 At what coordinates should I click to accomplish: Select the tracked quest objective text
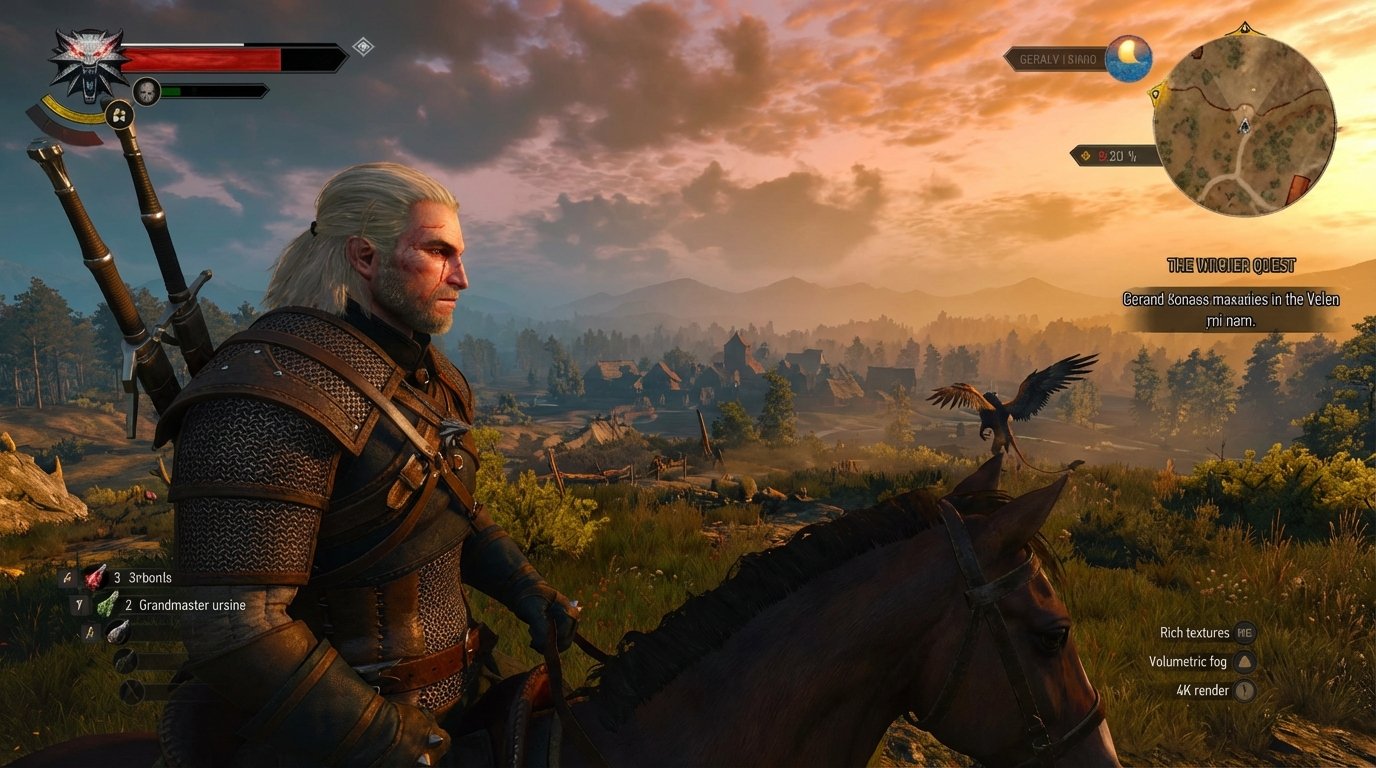click(1230, 309)
